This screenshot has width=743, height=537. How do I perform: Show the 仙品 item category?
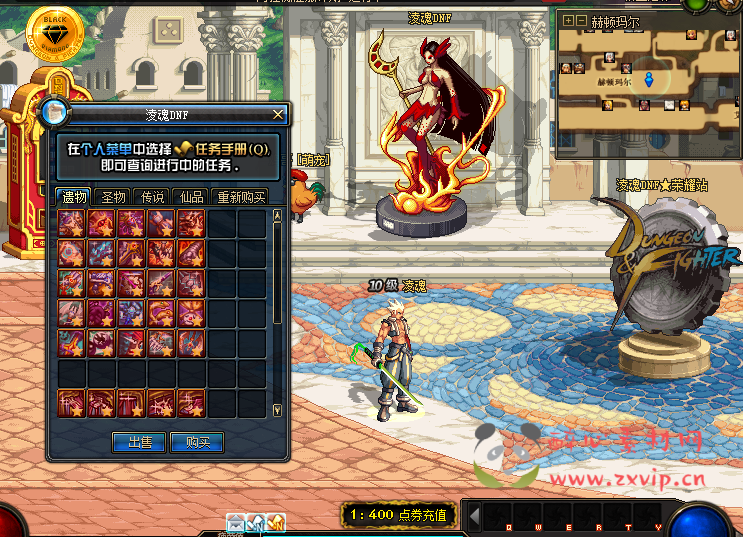click(190, 197)
